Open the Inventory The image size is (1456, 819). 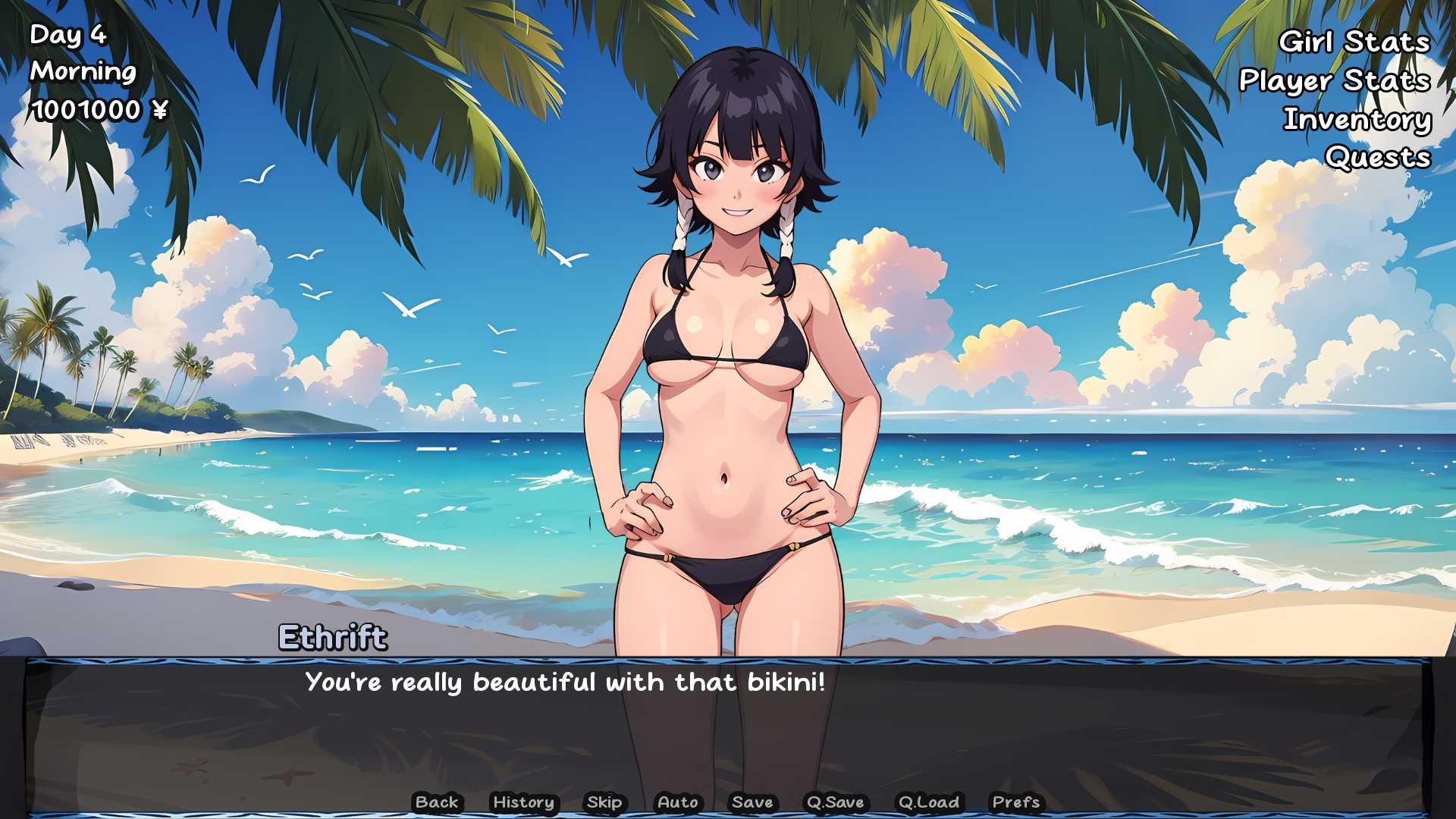pyautogui.click(x=1357, y=119)
